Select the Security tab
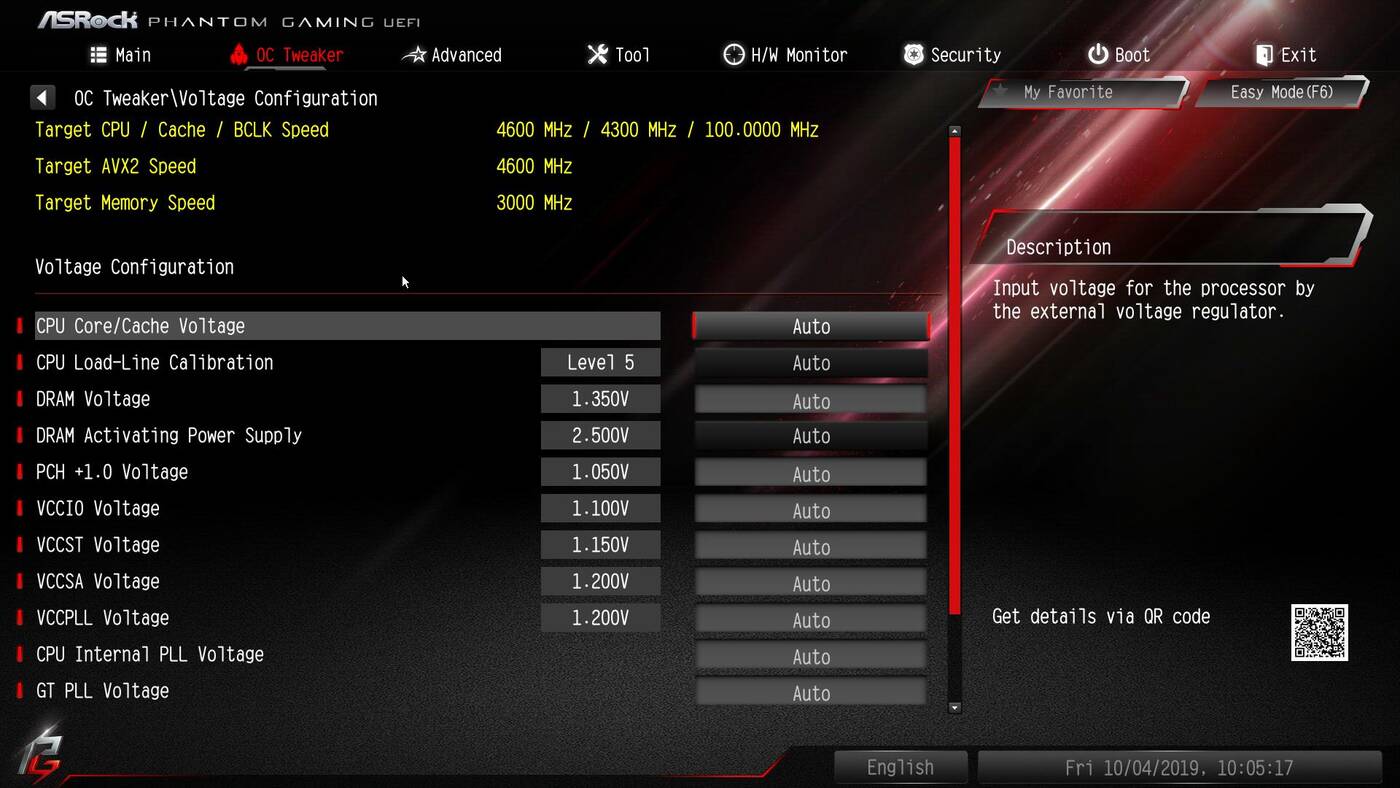 pos(952,55)
